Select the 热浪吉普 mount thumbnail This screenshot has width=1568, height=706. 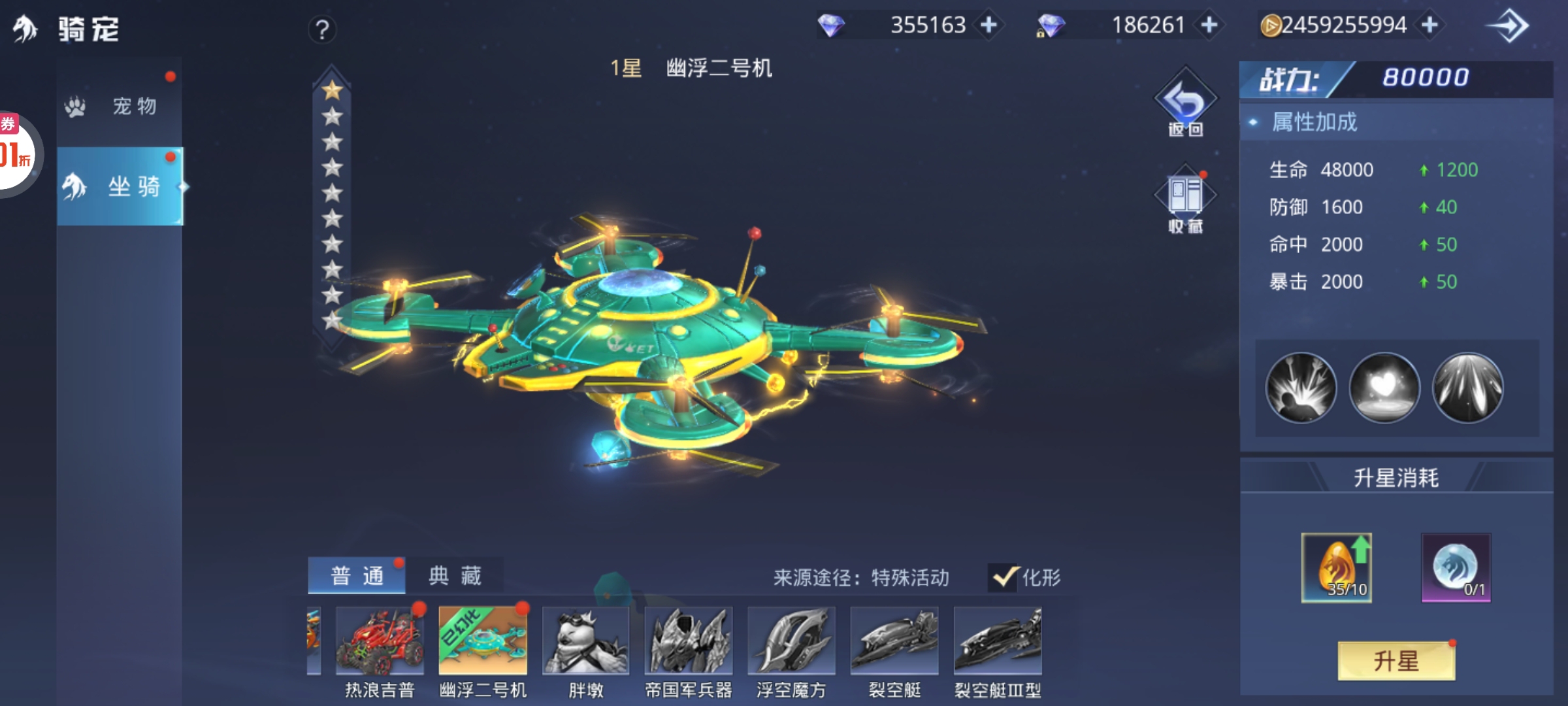tap(380, 641)
